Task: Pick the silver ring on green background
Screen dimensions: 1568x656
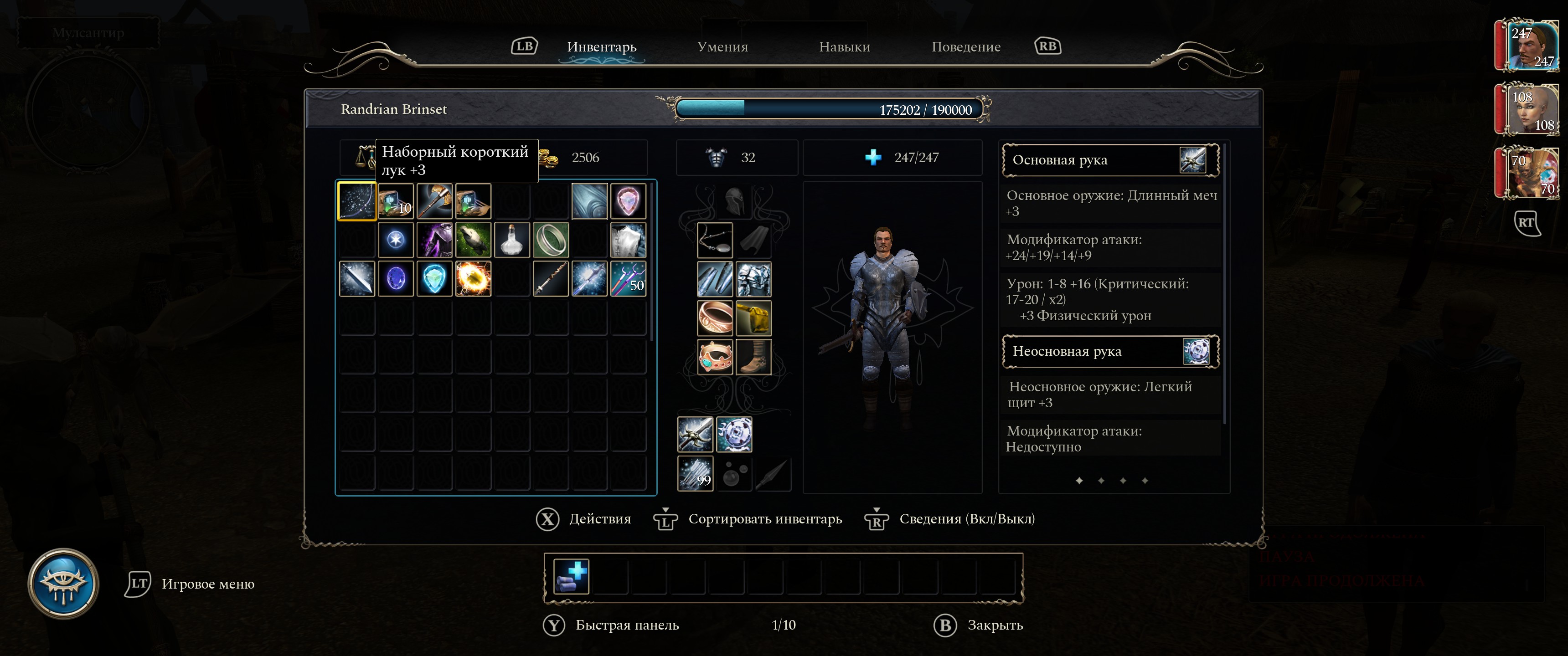Action: click(551, 240)
